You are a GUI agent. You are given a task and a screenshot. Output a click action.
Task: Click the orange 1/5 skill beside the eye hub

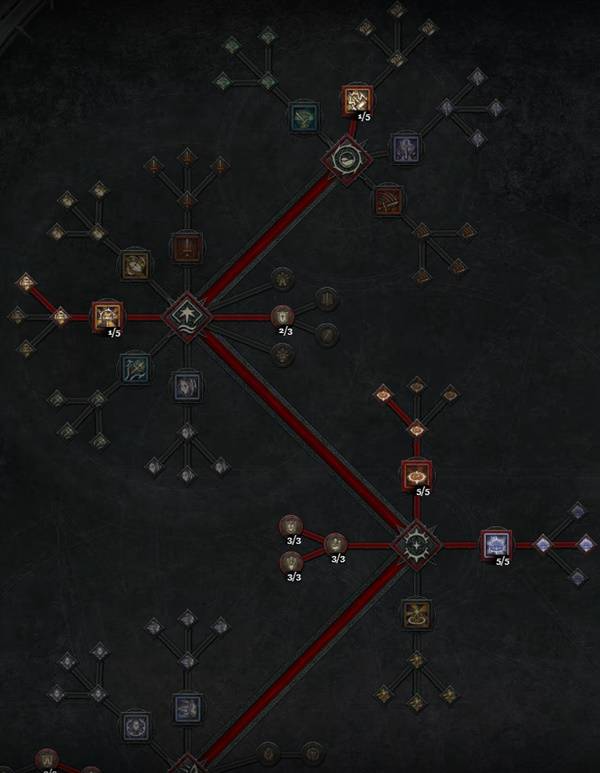click(357, 99)
